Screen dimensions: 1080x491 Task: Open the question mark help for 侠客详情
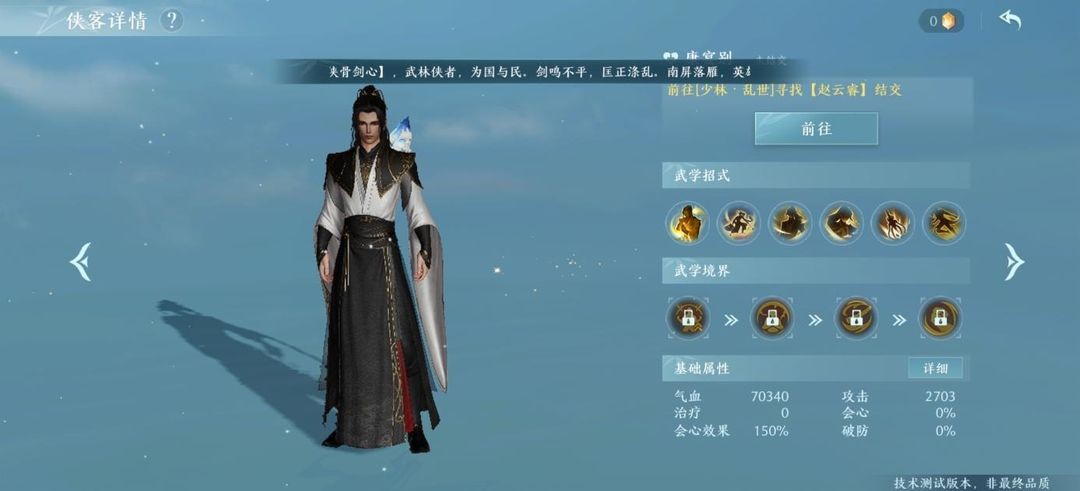point(171,20)
